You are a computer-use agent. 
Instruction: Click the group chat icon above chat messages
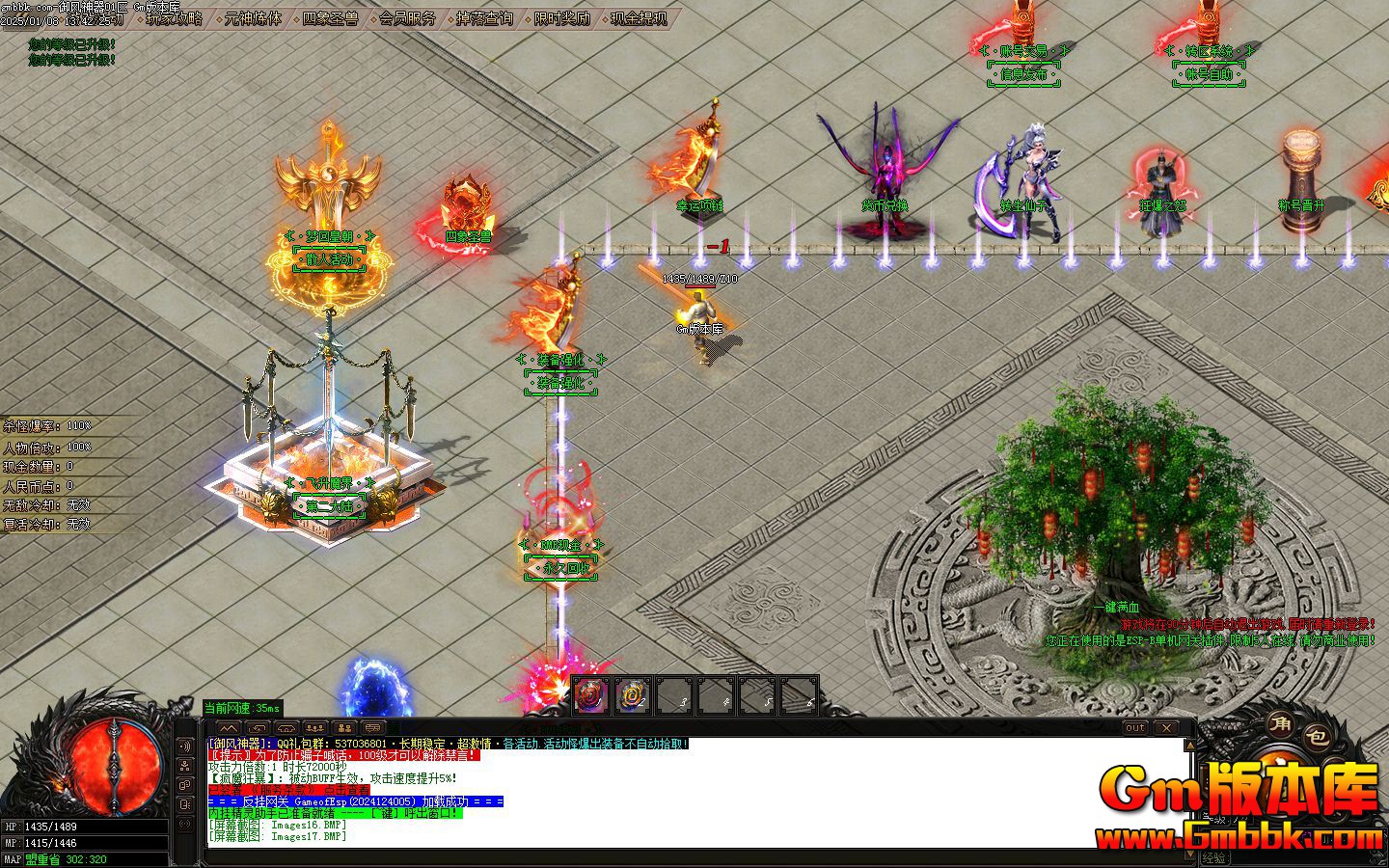[314, 728]
